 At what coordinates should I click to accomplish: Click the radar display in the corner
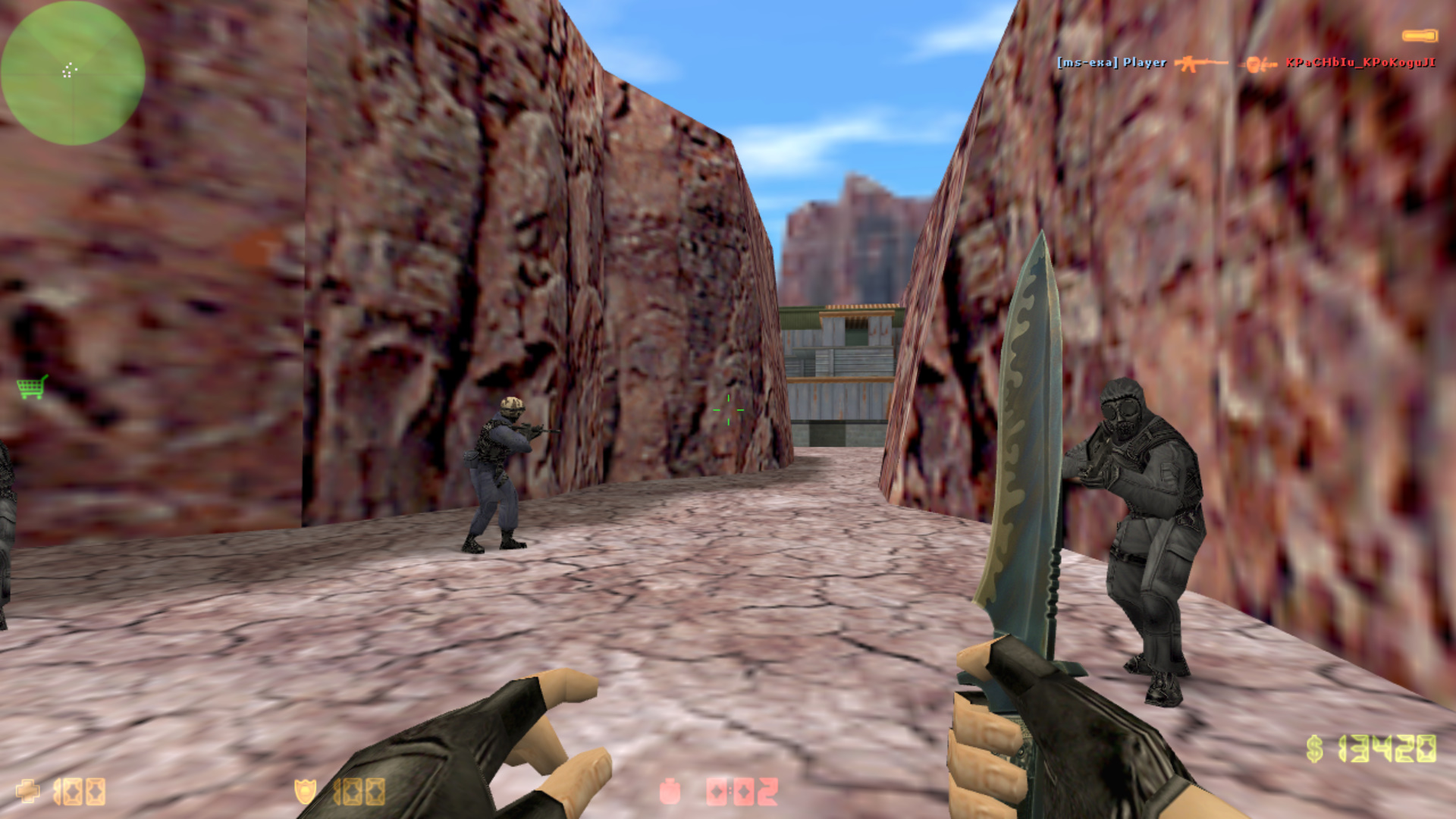tap(72, 72)
